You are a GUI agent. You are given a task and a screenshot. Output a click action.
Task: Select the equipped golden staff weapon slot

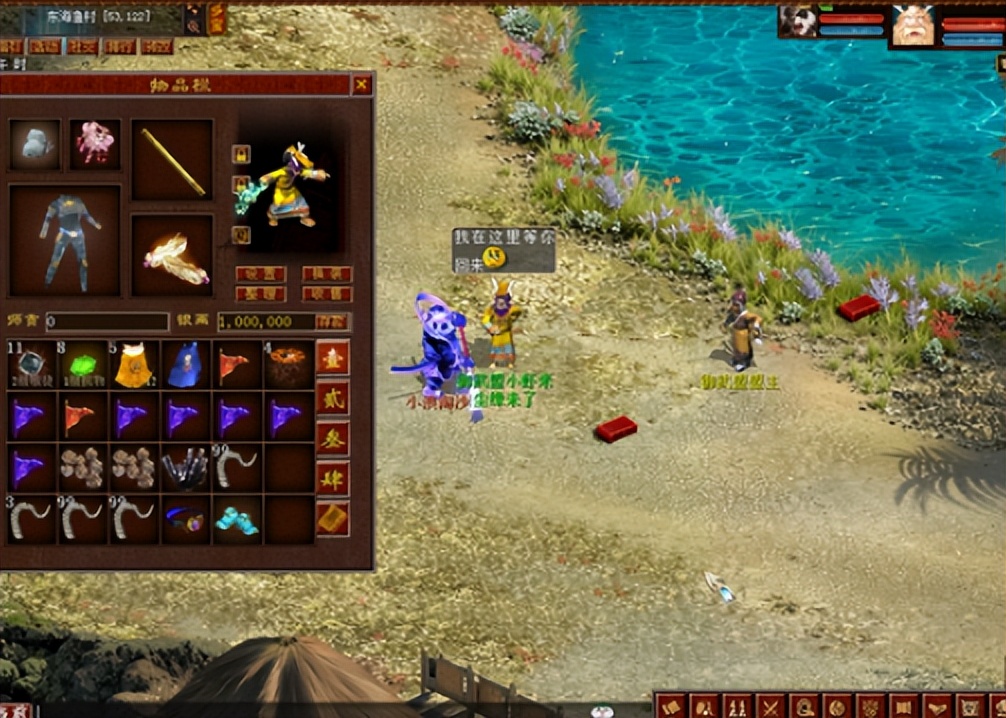point(172,160)
